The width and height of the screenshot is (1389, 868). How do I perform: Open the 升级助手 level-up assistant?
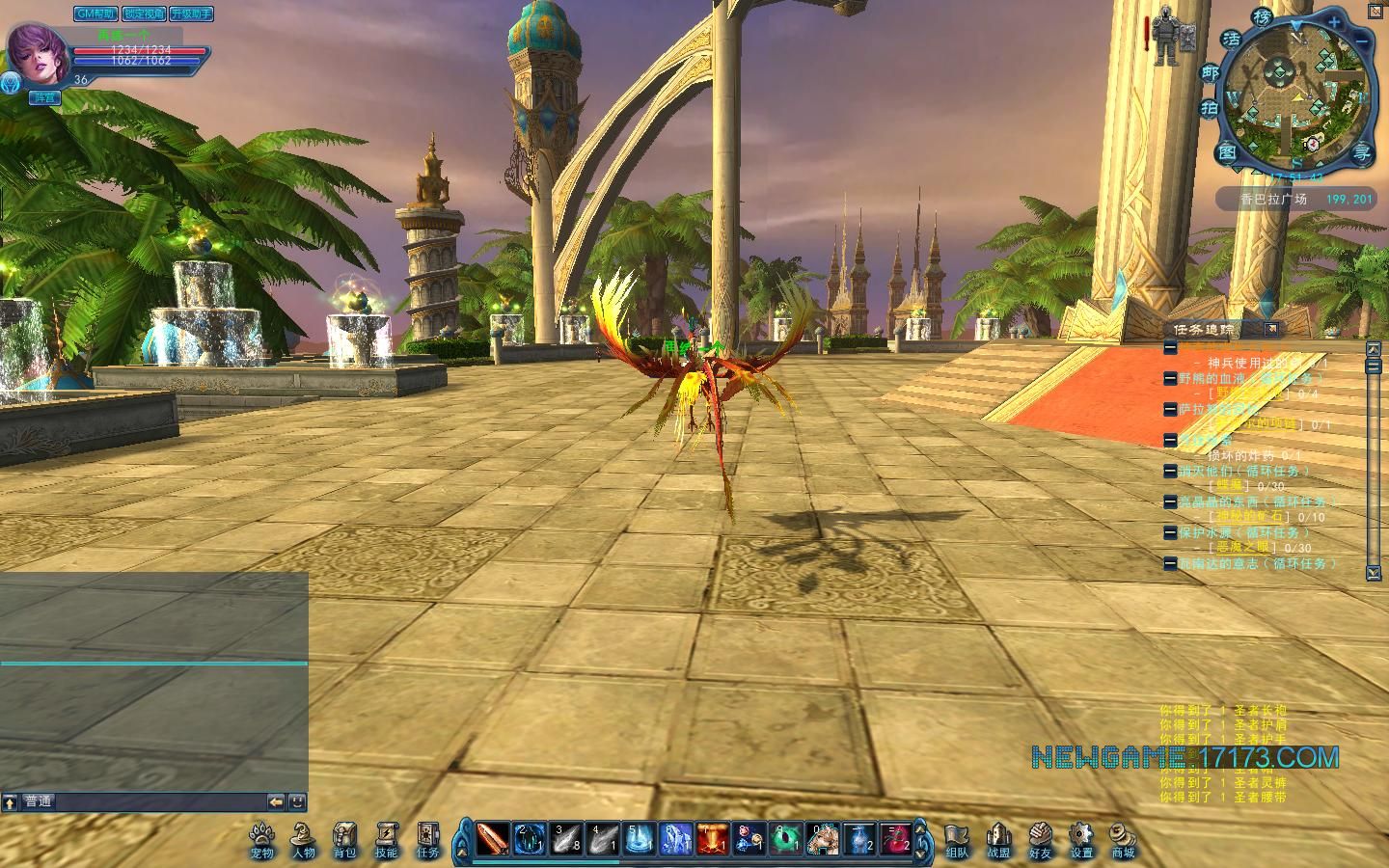coord(191,14)
